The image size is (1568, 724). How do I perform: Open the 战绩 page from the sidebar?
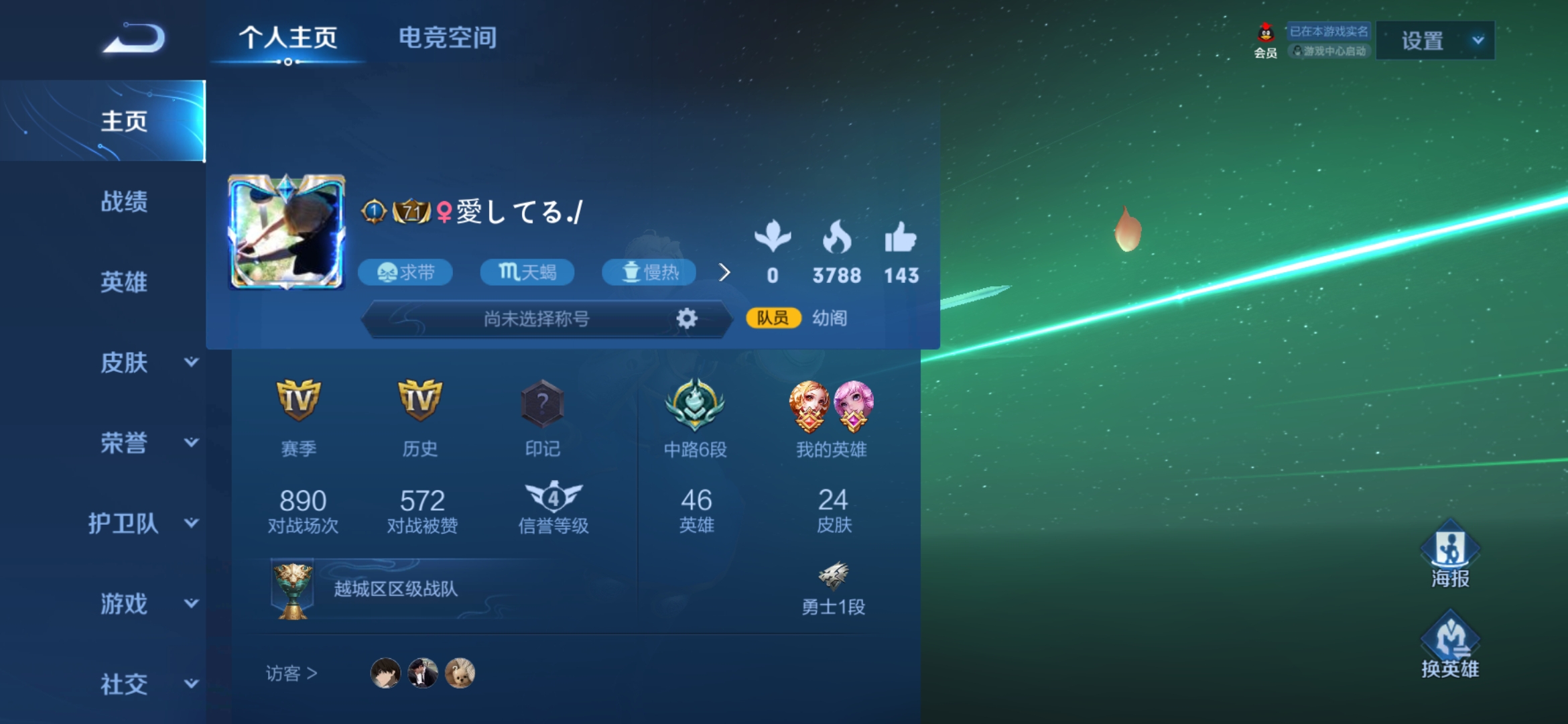tap(124, 202)
